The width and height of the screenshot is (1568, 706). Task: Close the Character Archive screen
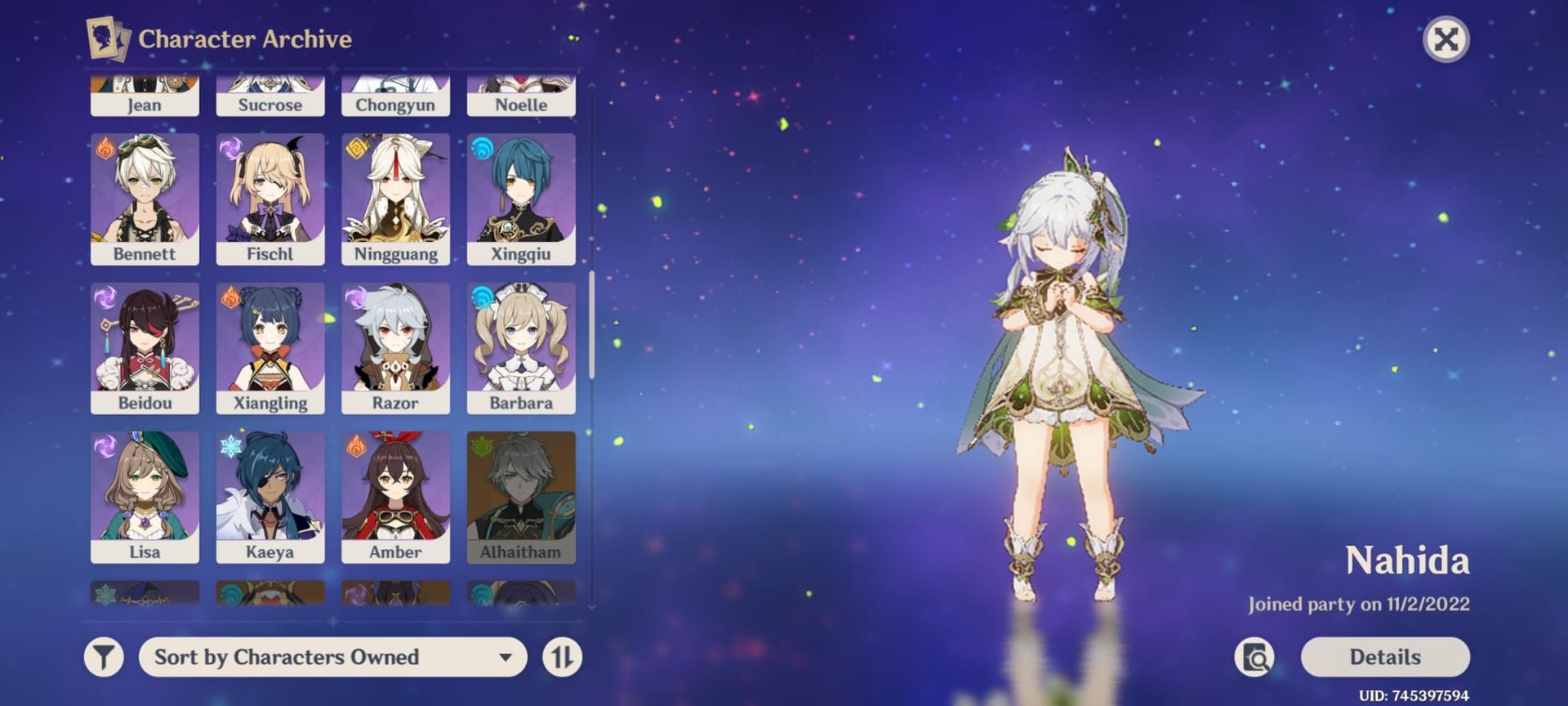[x=1445, y=39]
